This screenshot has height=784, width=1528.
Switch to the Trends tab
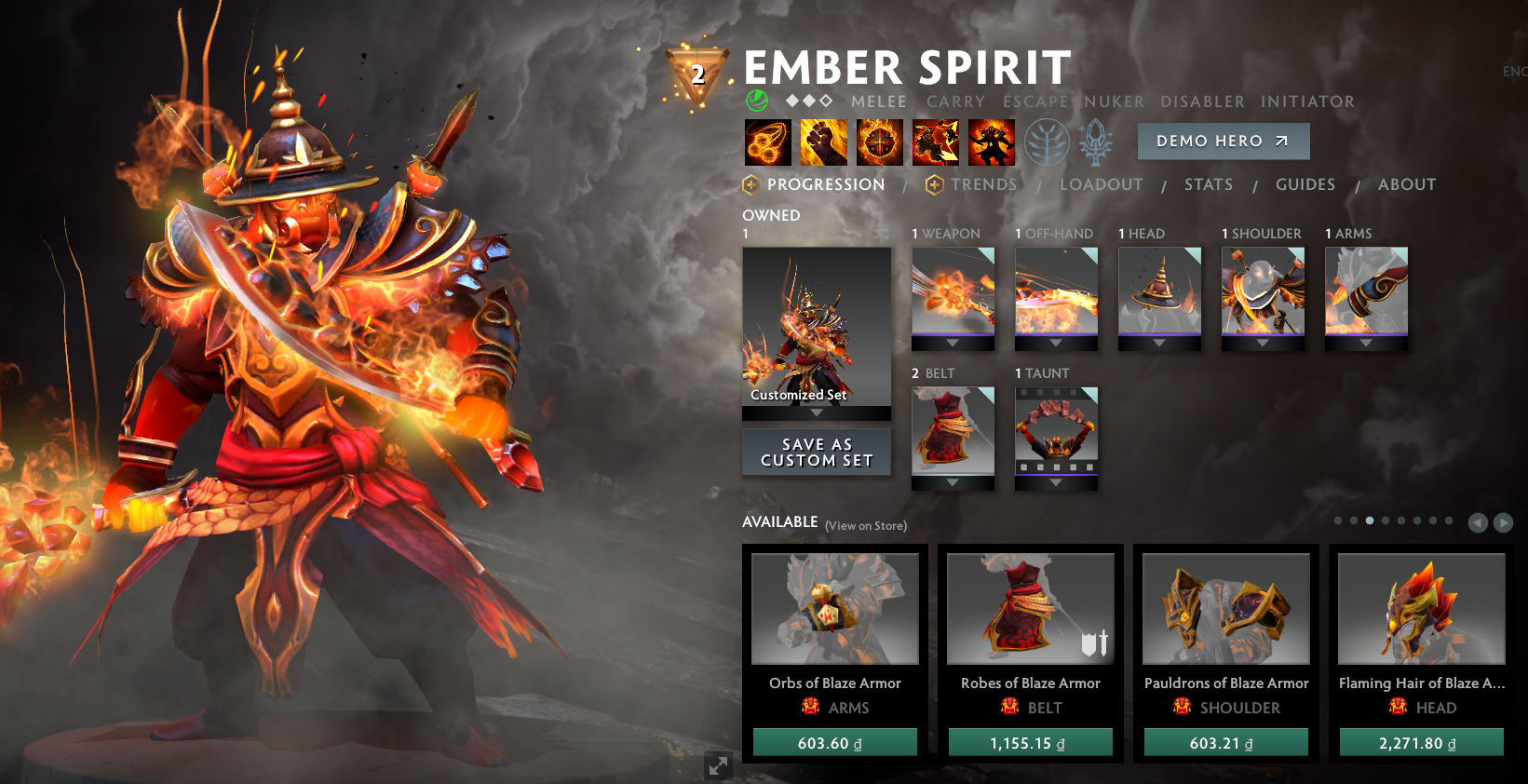[x=983, y=184]
